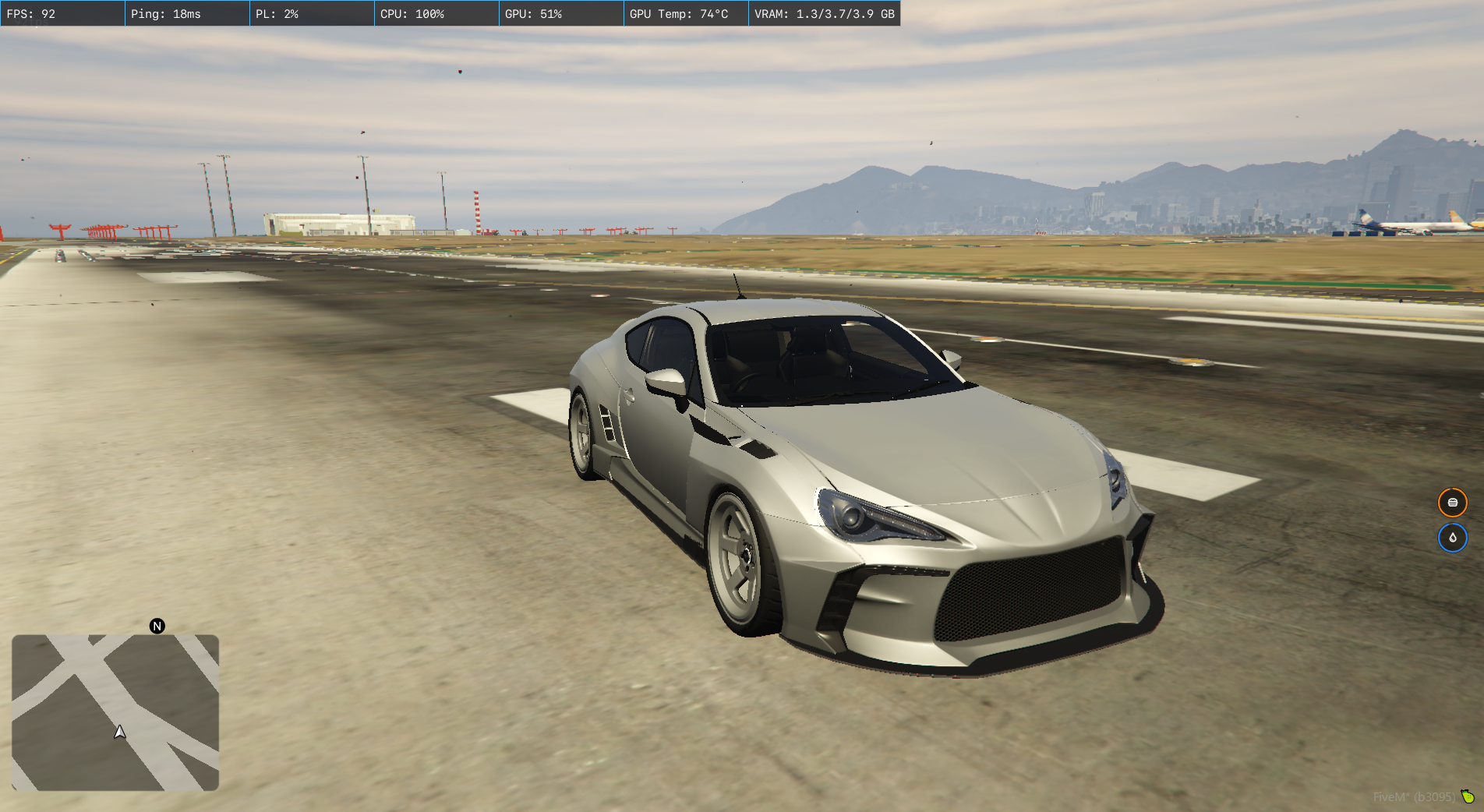The height and width of the screenshot is (812, 1484).
Task: Click the blue thirst water drop icon
Action: [1452, 538]
